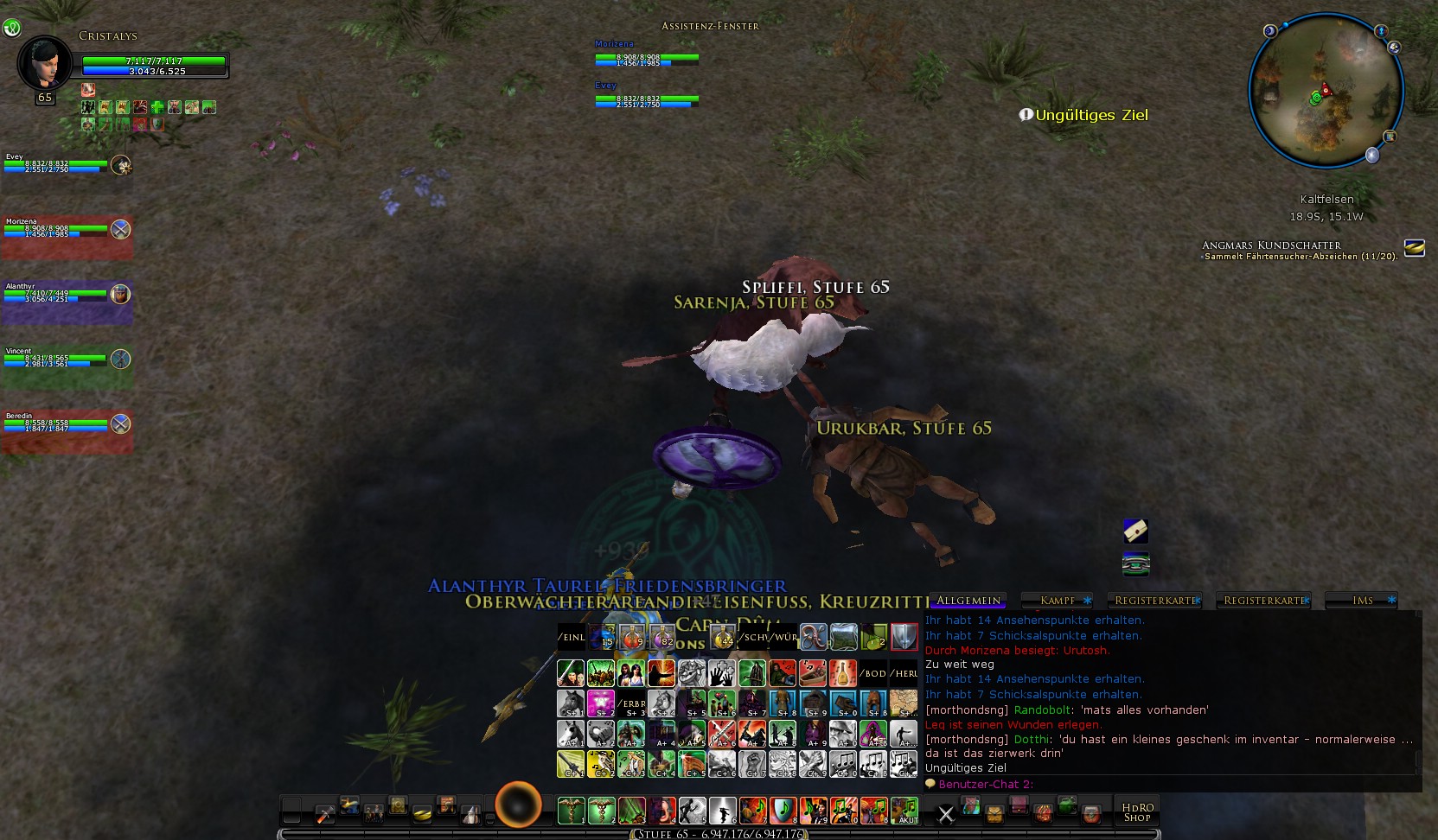
Task: Open the IMs chat tab
Action: (1362, 600)
